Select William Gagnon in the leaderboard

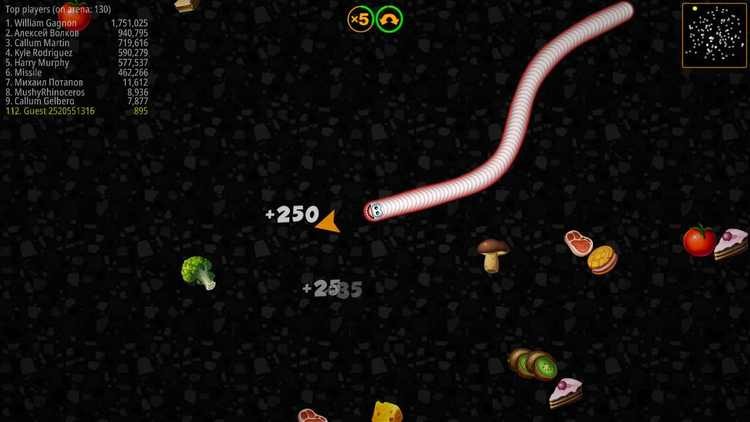(x=75, y=23)
